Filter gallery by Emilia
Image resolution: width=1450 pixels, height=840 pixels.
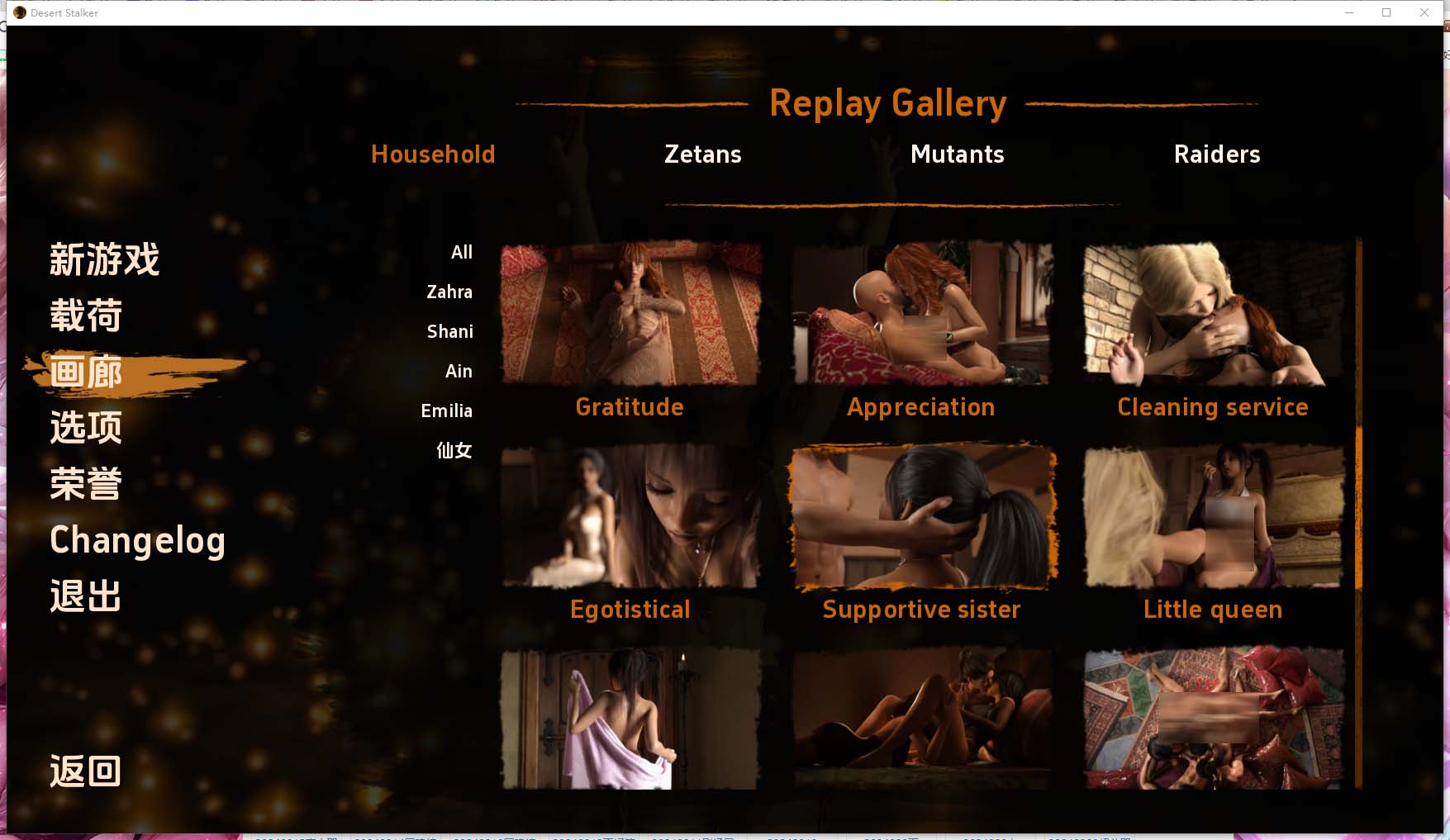447,411
